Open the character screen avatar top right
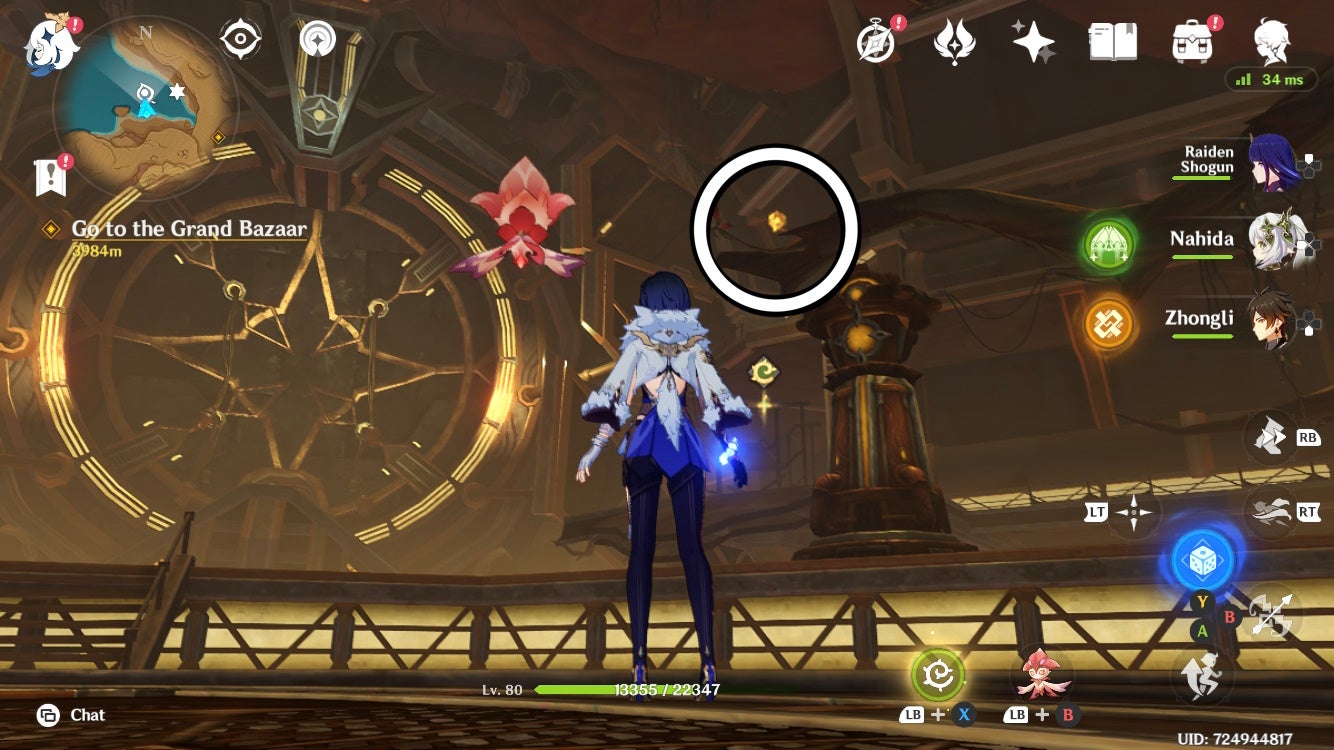The image size is (1334, 750). pos(1271,42)
